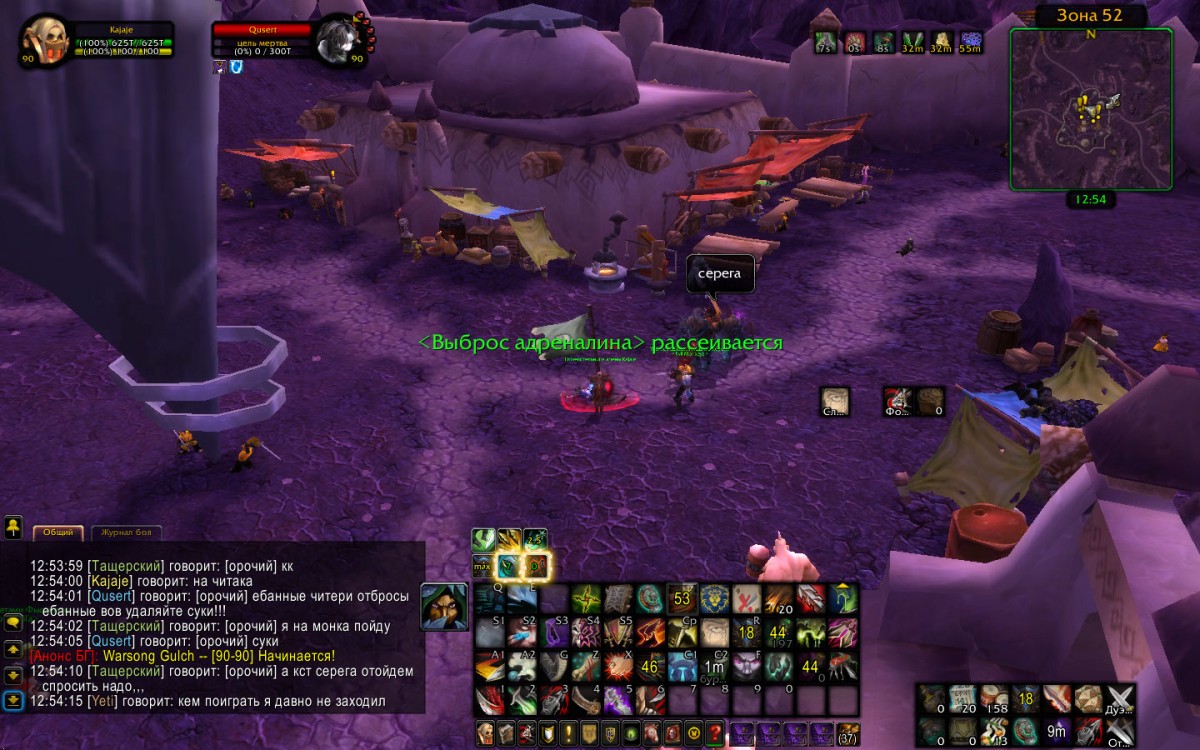Open the Журнал боя combat log tab
The width and height of the screenshot is (1200, 750).
tap(127, 533)
